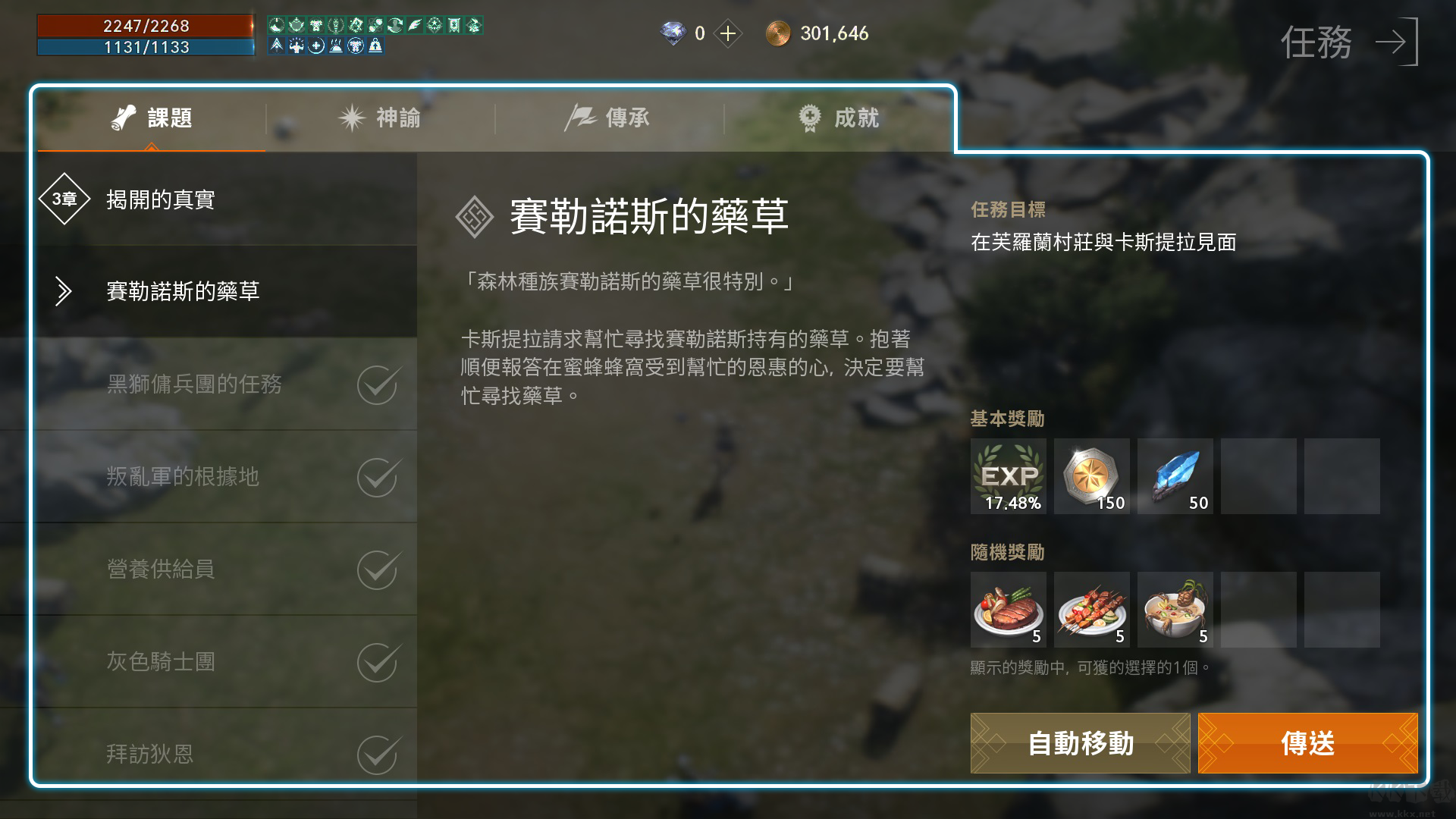Click the gold medal reward showing 150

pos(1092,476)
